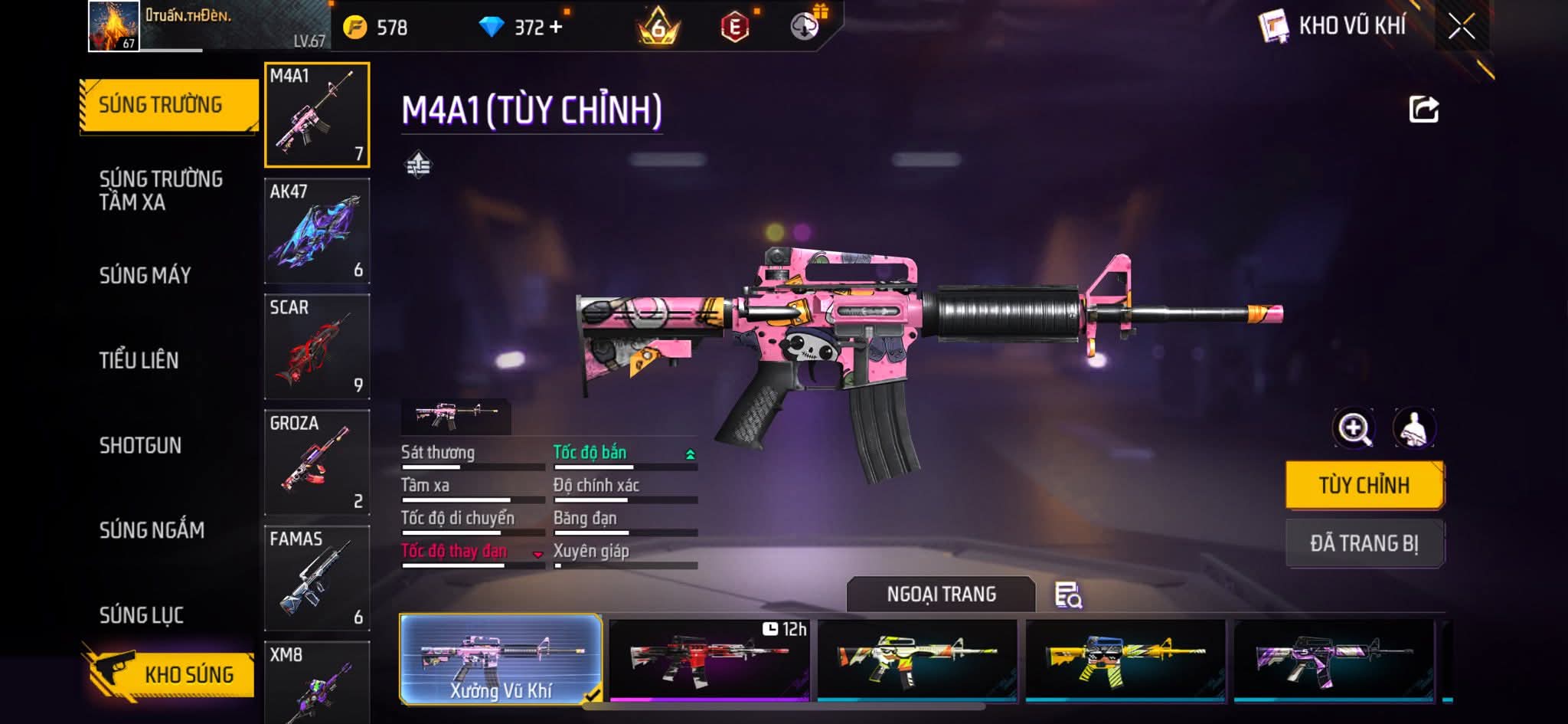1568x724 pixels.
Task: Zoom in with the magnifier icon
Action: pos(1354,428)
